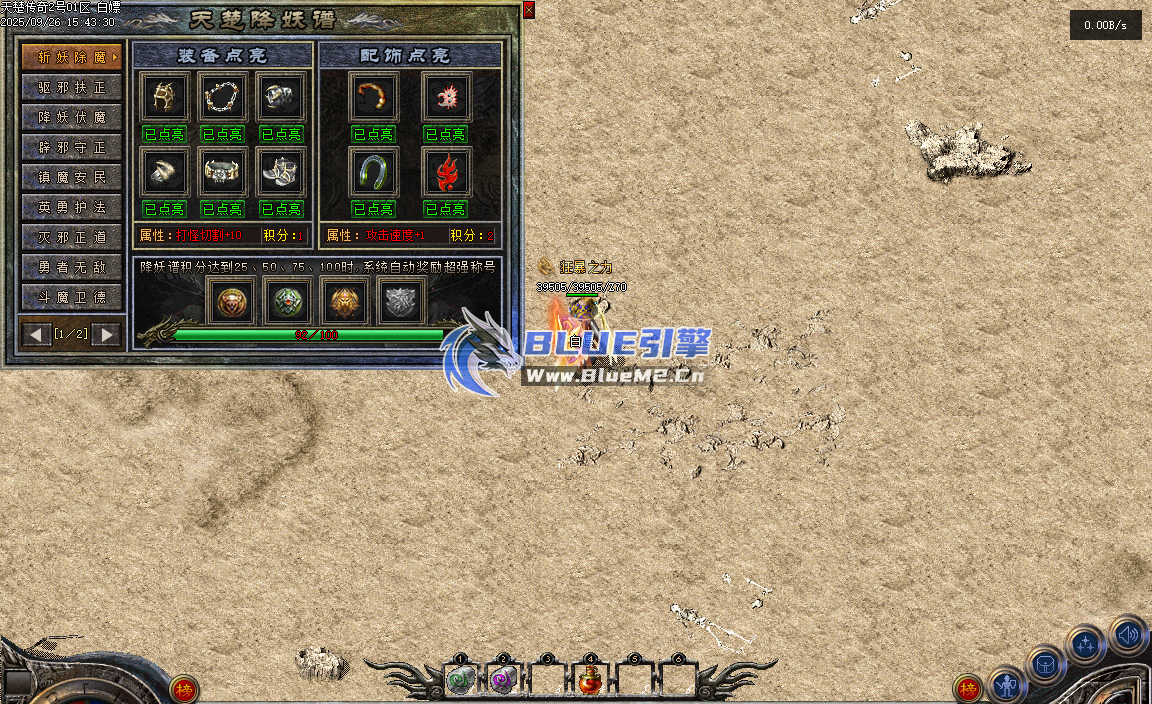Use the green swirl scroll in slot 1
Viewport: 1152px width, 704px height.
(460, 681)
